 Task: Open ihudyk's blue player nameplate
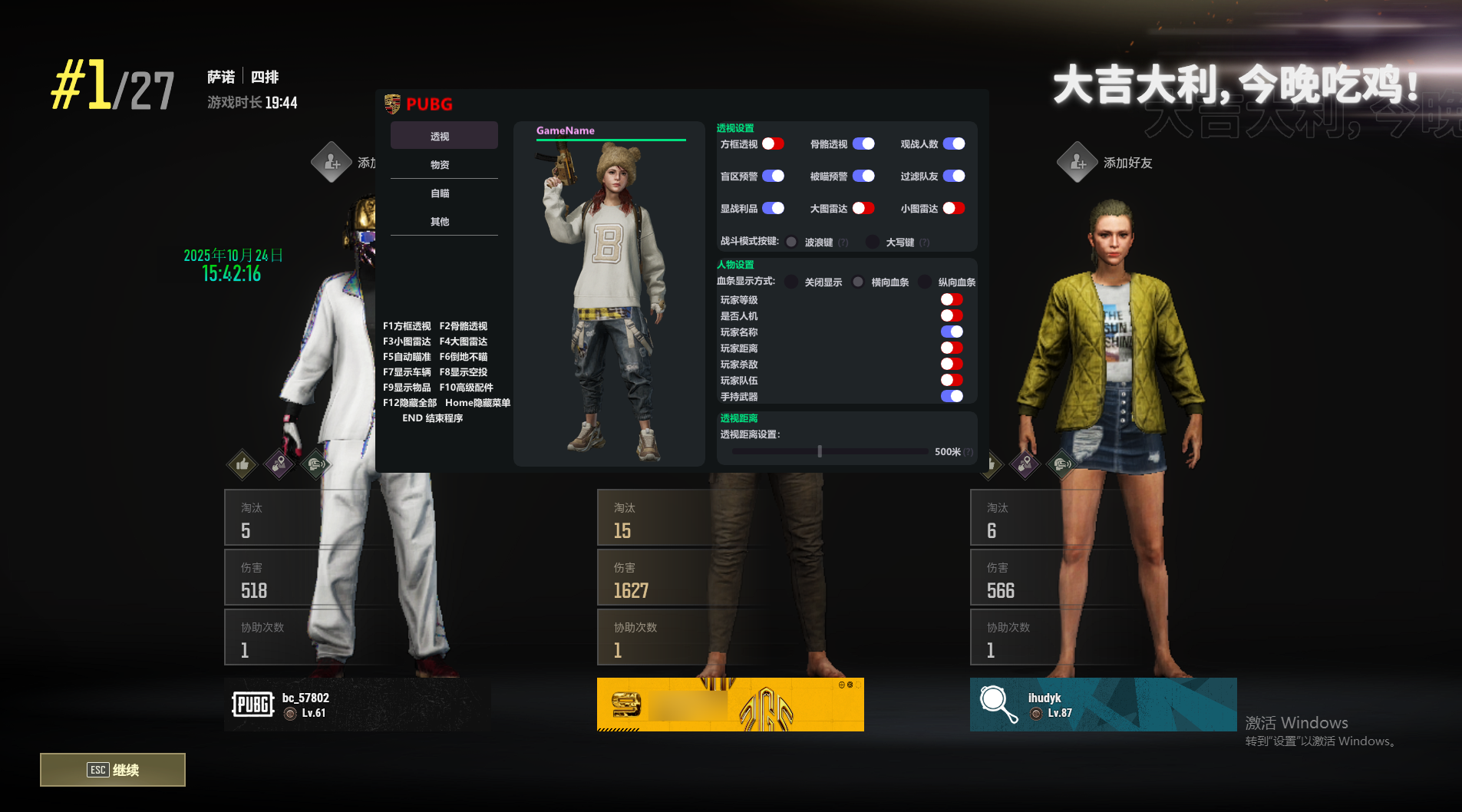click(1103, 705)
